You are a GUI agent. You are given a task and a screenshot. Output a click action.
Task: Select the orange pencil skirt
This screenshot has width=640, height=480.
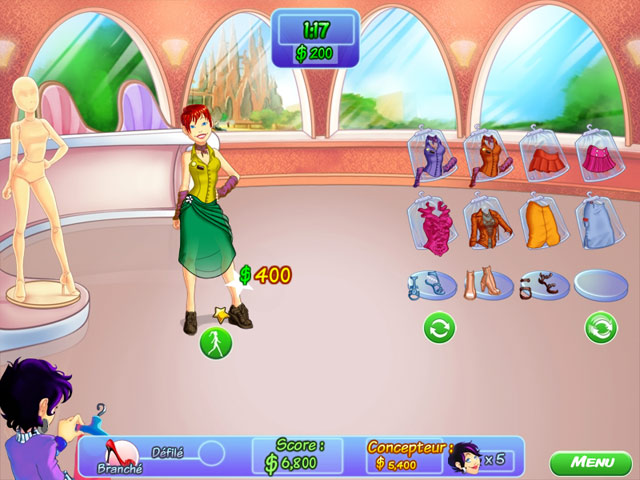pyautogui.click(x=544, y=220)
